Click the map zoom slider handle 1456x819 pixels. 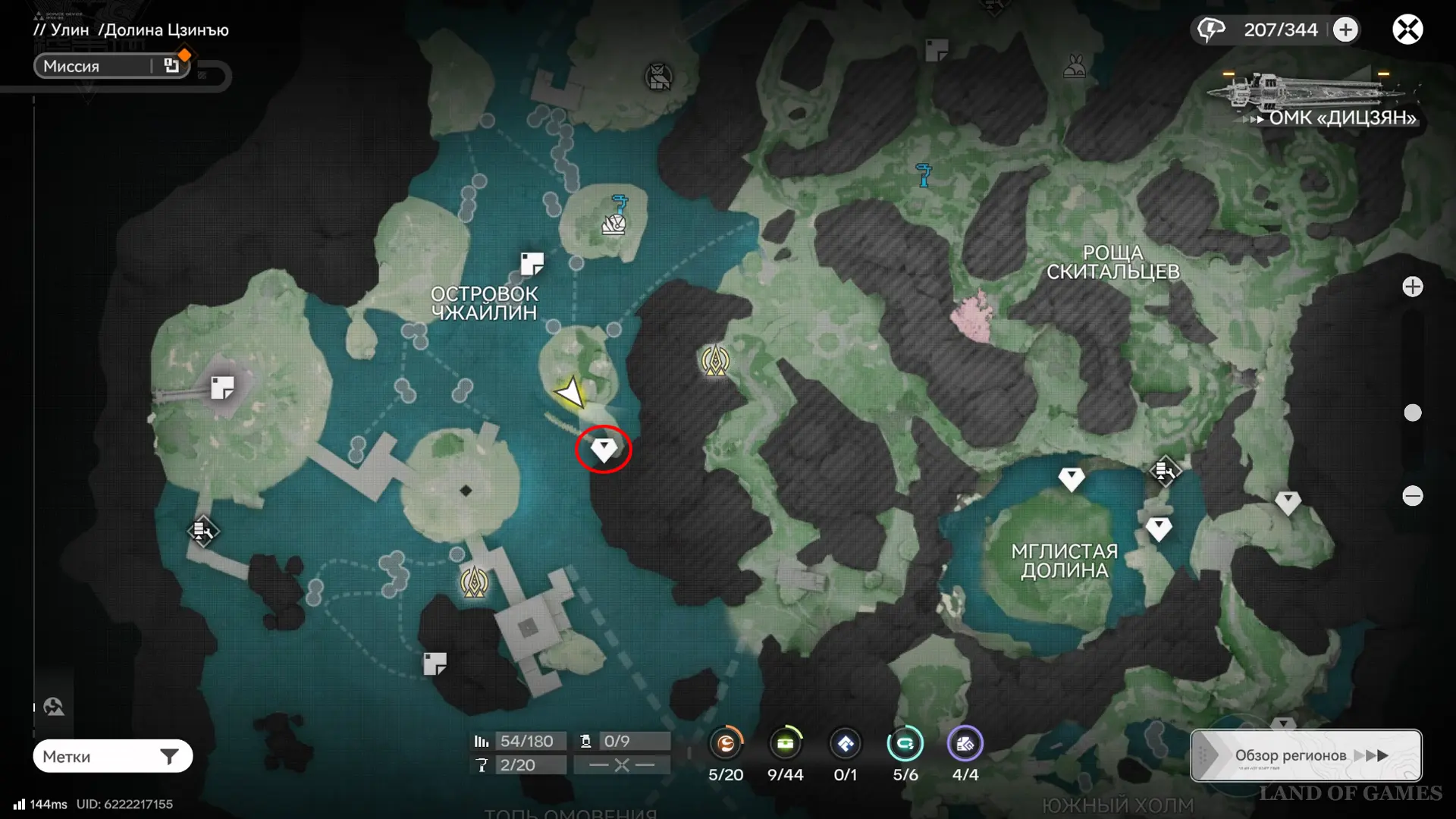point(1412,413)
